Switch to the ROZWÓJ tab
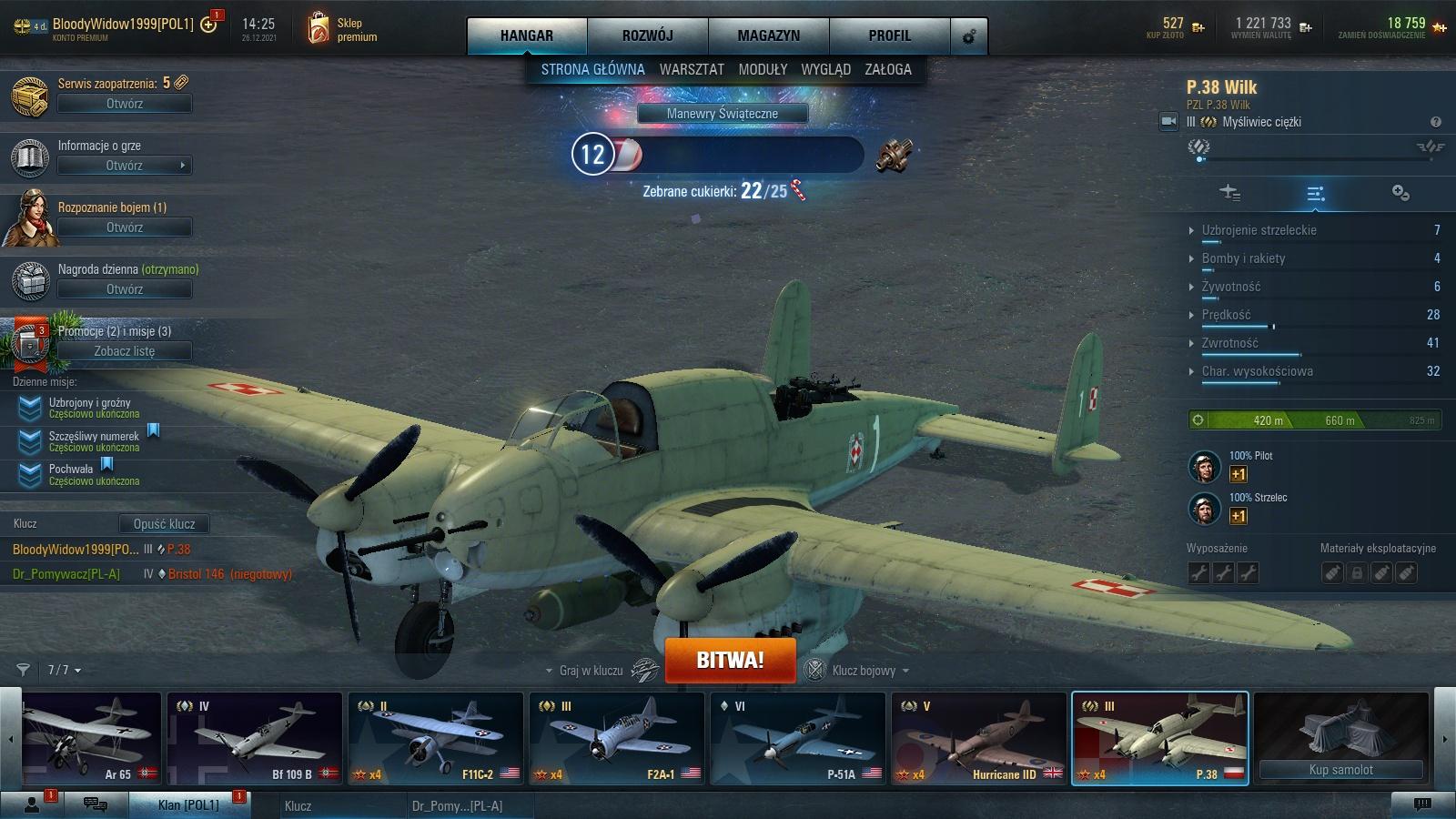This screenshot has height=819, width=1456. coord(647,35)
